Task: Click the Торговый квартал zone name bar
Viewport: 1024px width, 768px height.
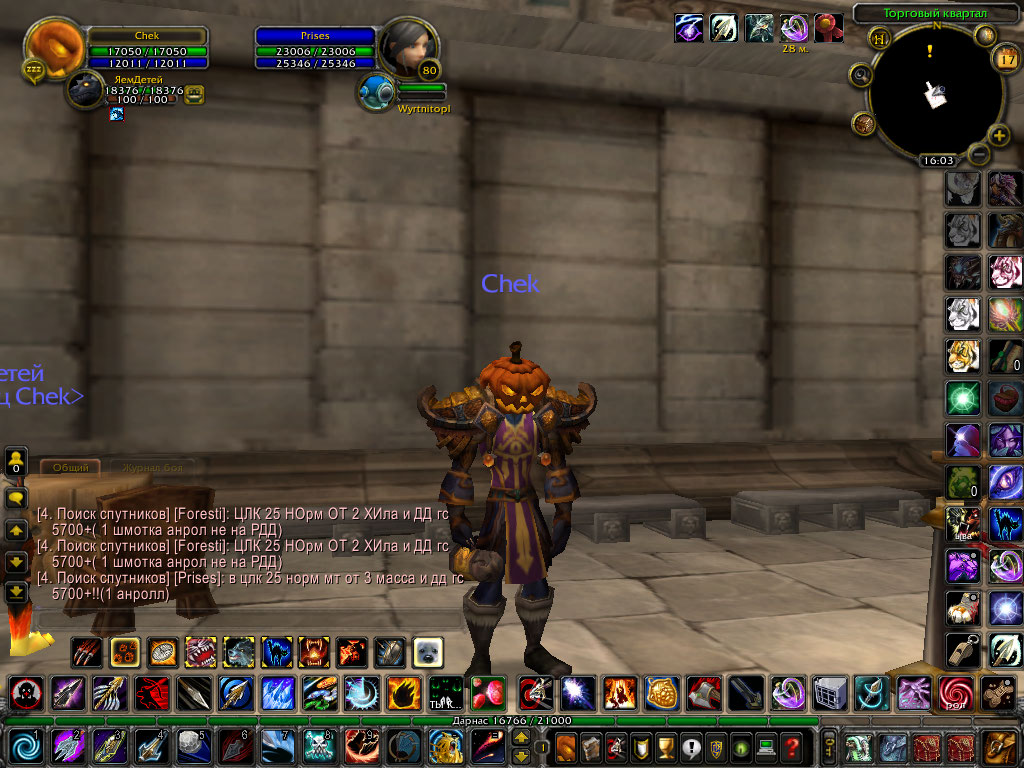Action: [x=934, y=14]
